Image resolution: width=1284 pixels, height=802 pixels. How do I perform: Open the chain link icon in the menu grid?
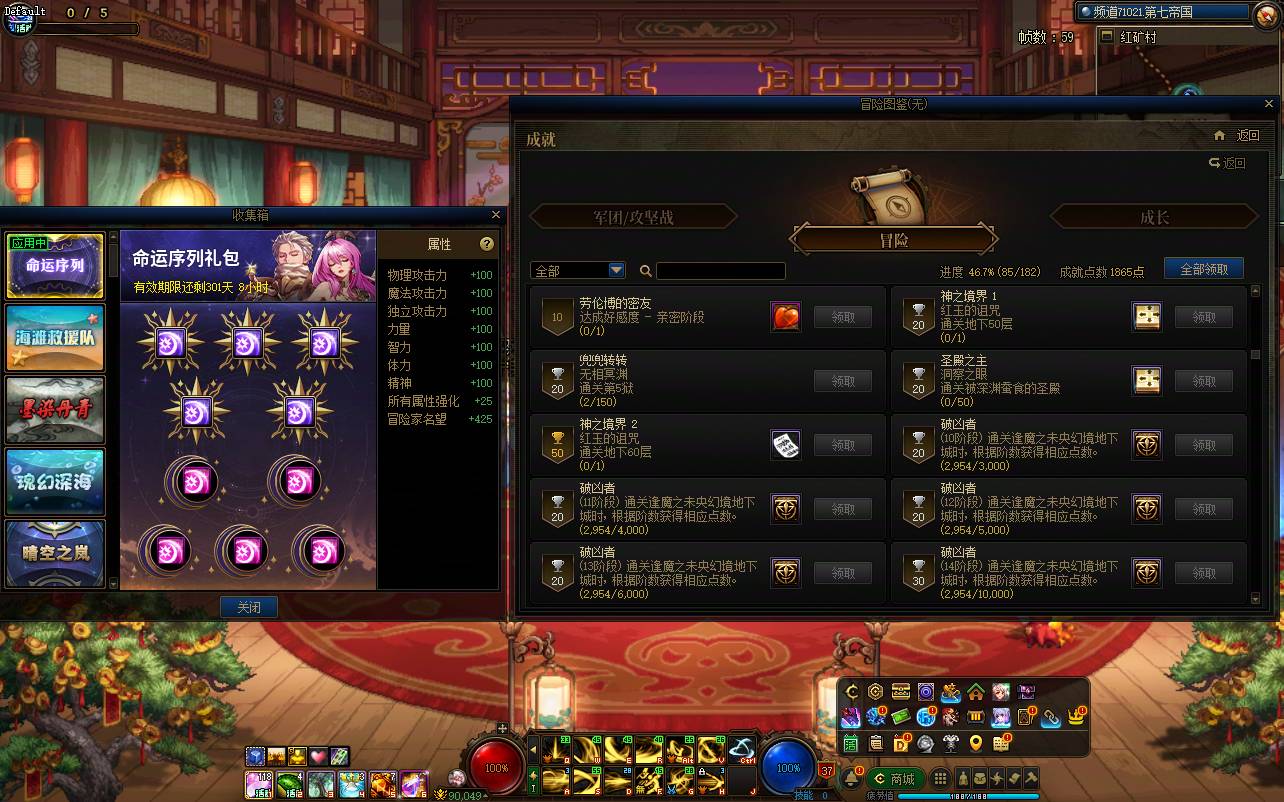pos(1049,717)
